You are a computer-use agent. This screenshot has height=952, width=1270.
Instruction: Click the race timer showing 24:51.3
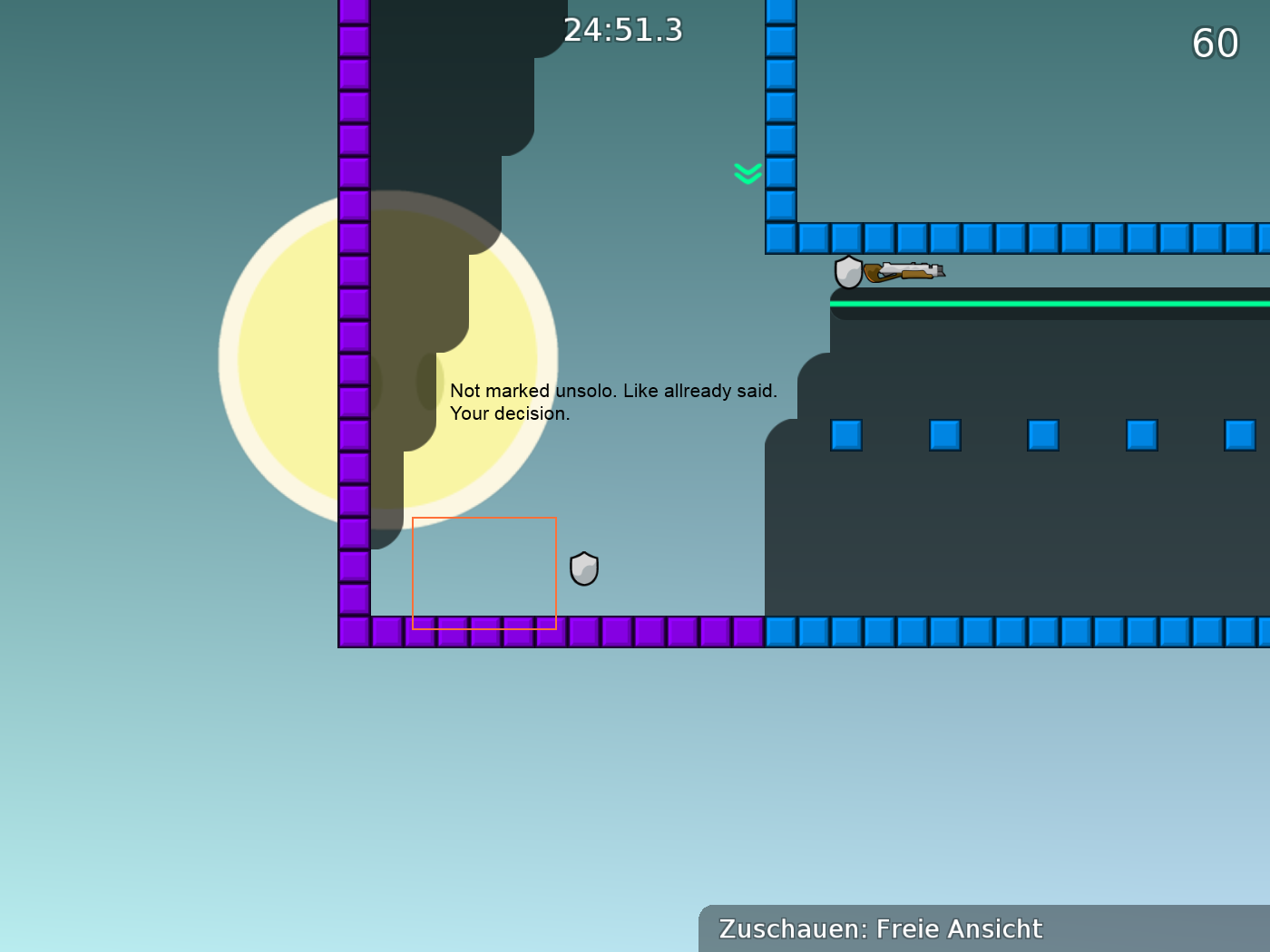[622, 29]
